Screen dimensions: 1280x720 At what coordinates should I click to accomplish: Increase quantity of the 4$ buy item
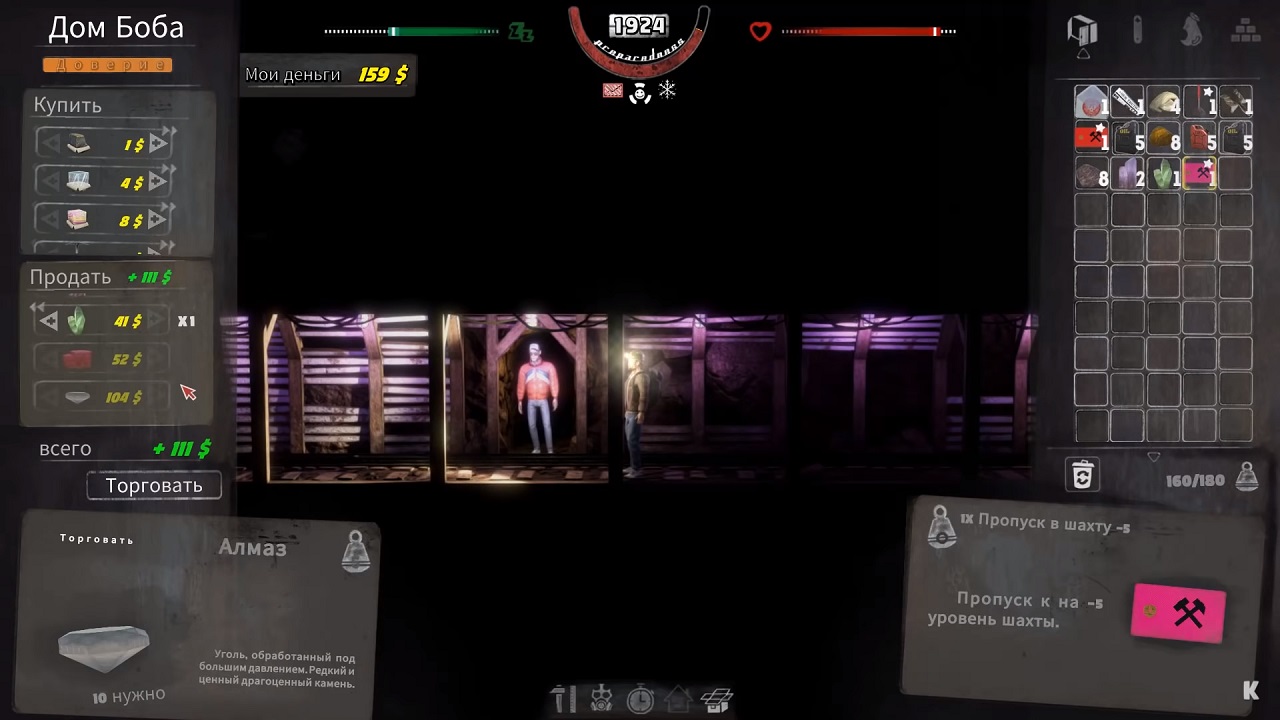point(158,182)
